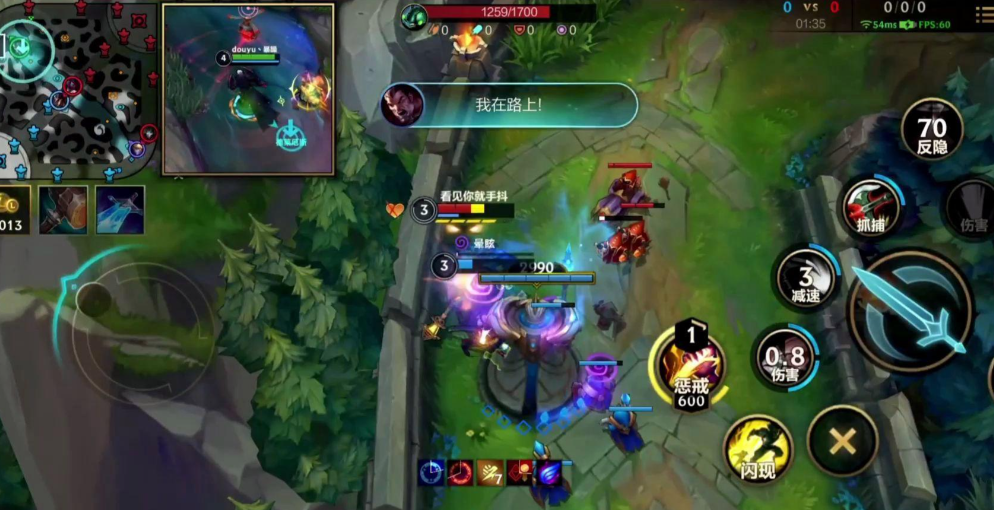Cast the 减速 slow ability

(806, 277)
